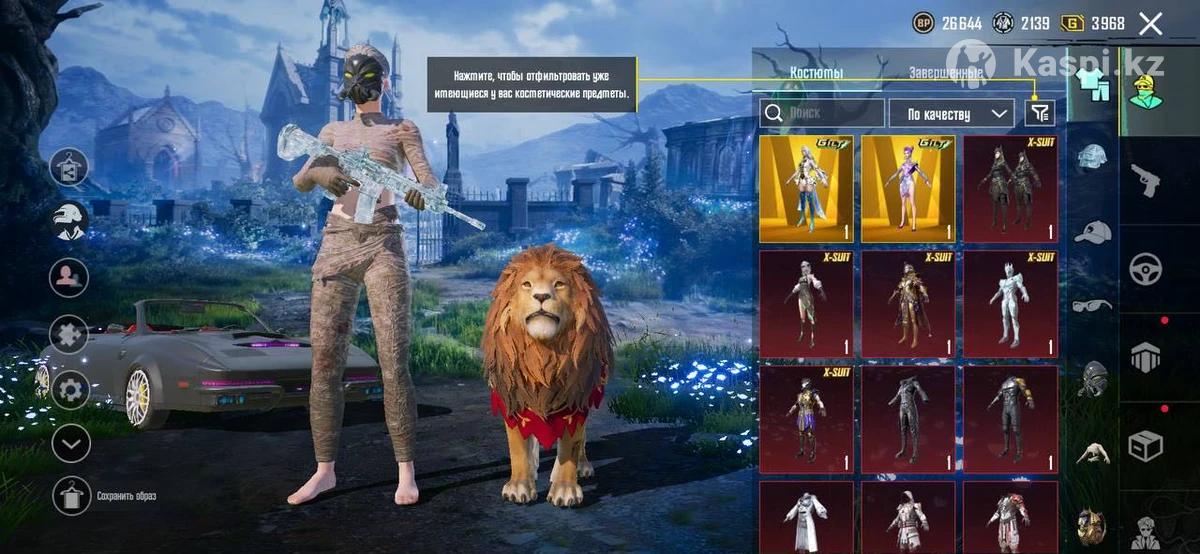
Task: Share the outfit via hanger share icon
Action: point(70,167)
